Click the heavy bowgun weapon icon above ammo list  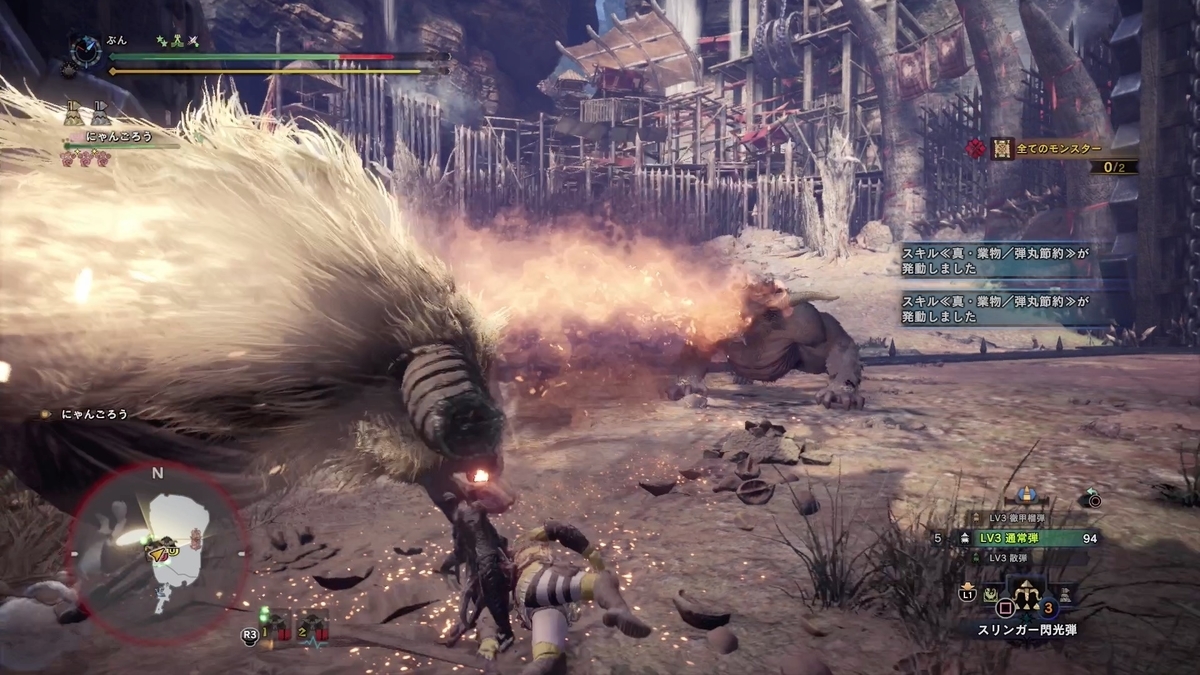click(1024, 494)
